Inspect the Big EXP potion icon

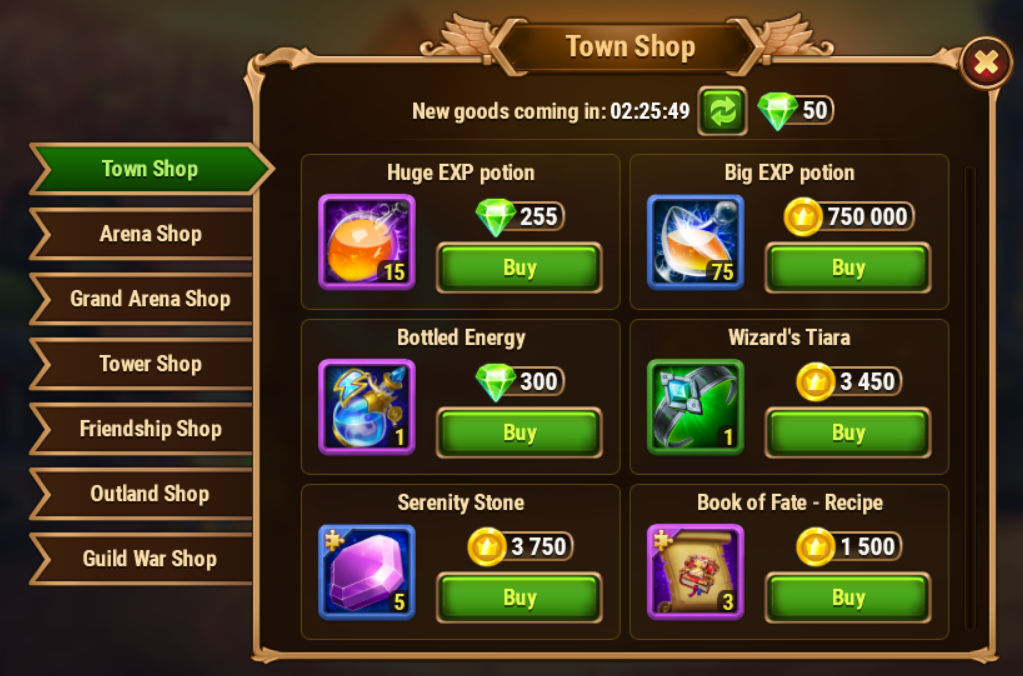(x=695, y=242)
